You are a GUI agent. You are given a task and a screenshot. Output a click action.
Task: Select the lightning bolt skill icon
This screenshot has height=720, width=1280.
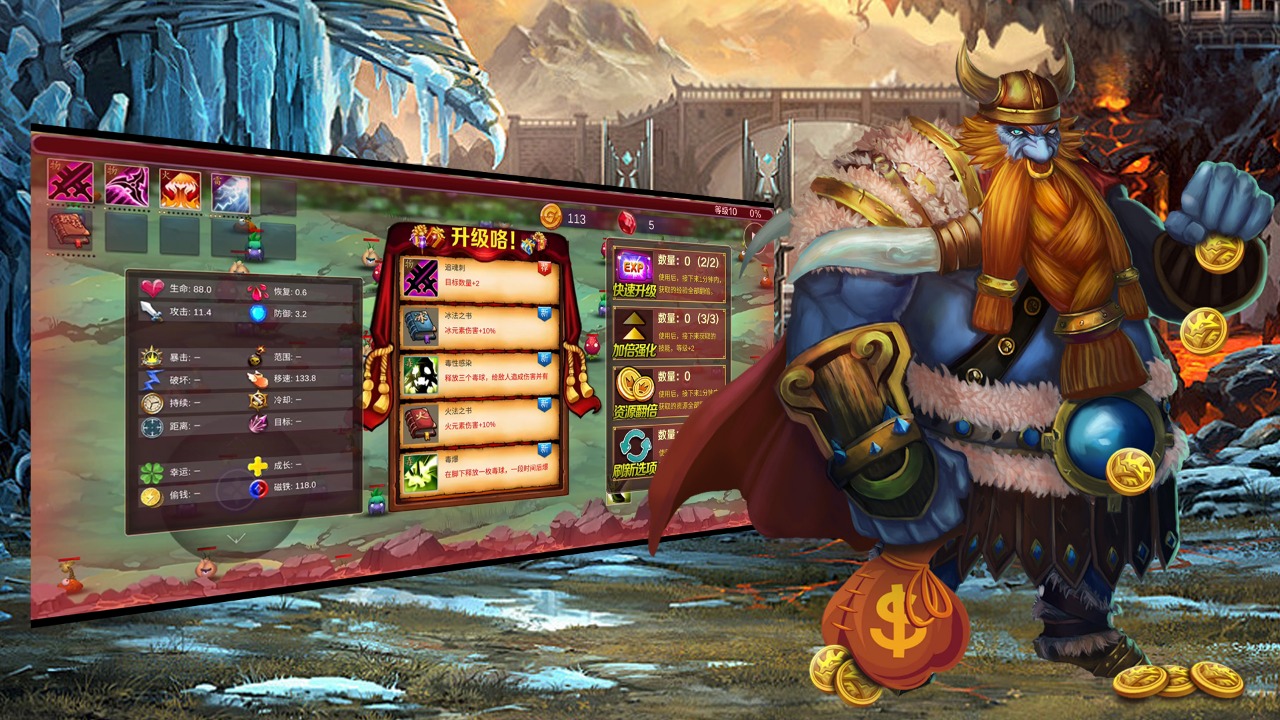click(x=231, y=193)
